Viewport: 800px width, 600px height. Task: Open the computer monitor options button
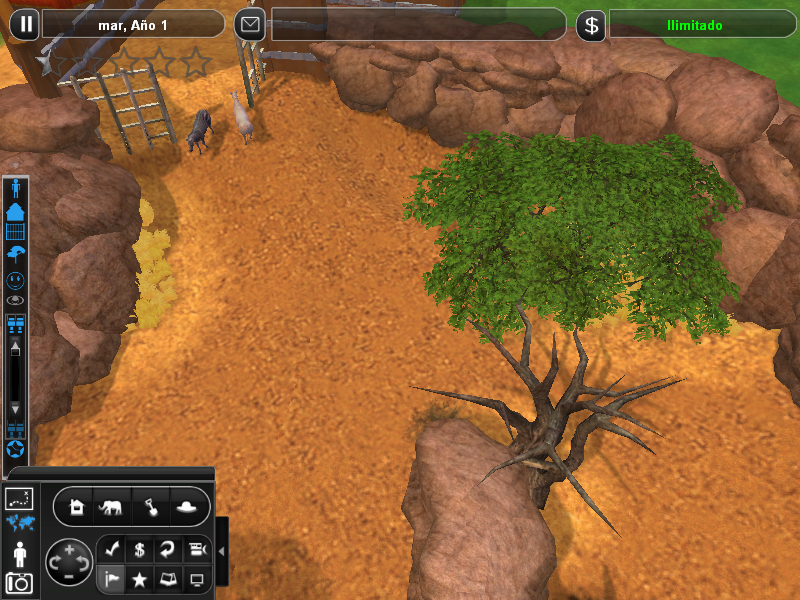pyautogui.click(x=197, y=578)
